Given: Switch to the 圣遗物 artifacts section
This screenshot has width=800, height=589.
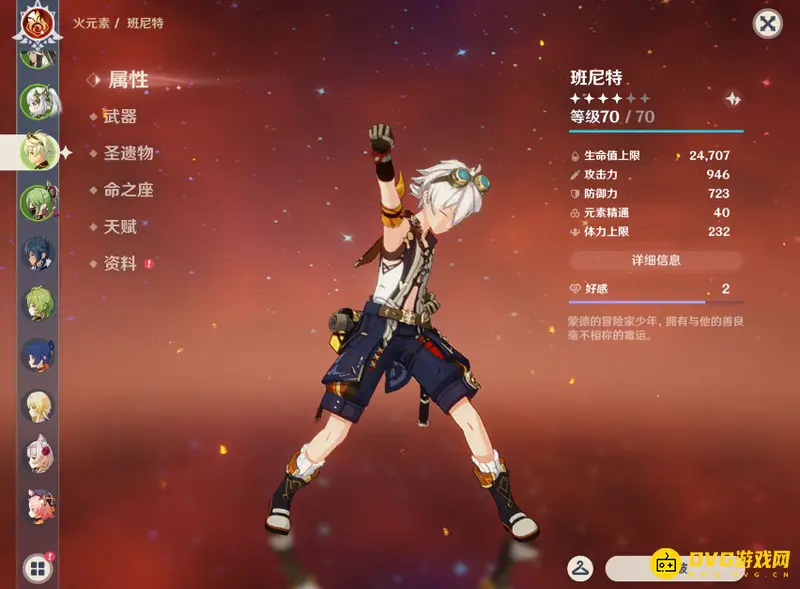Looking at the screenshot, I should (x=128, y=153).
